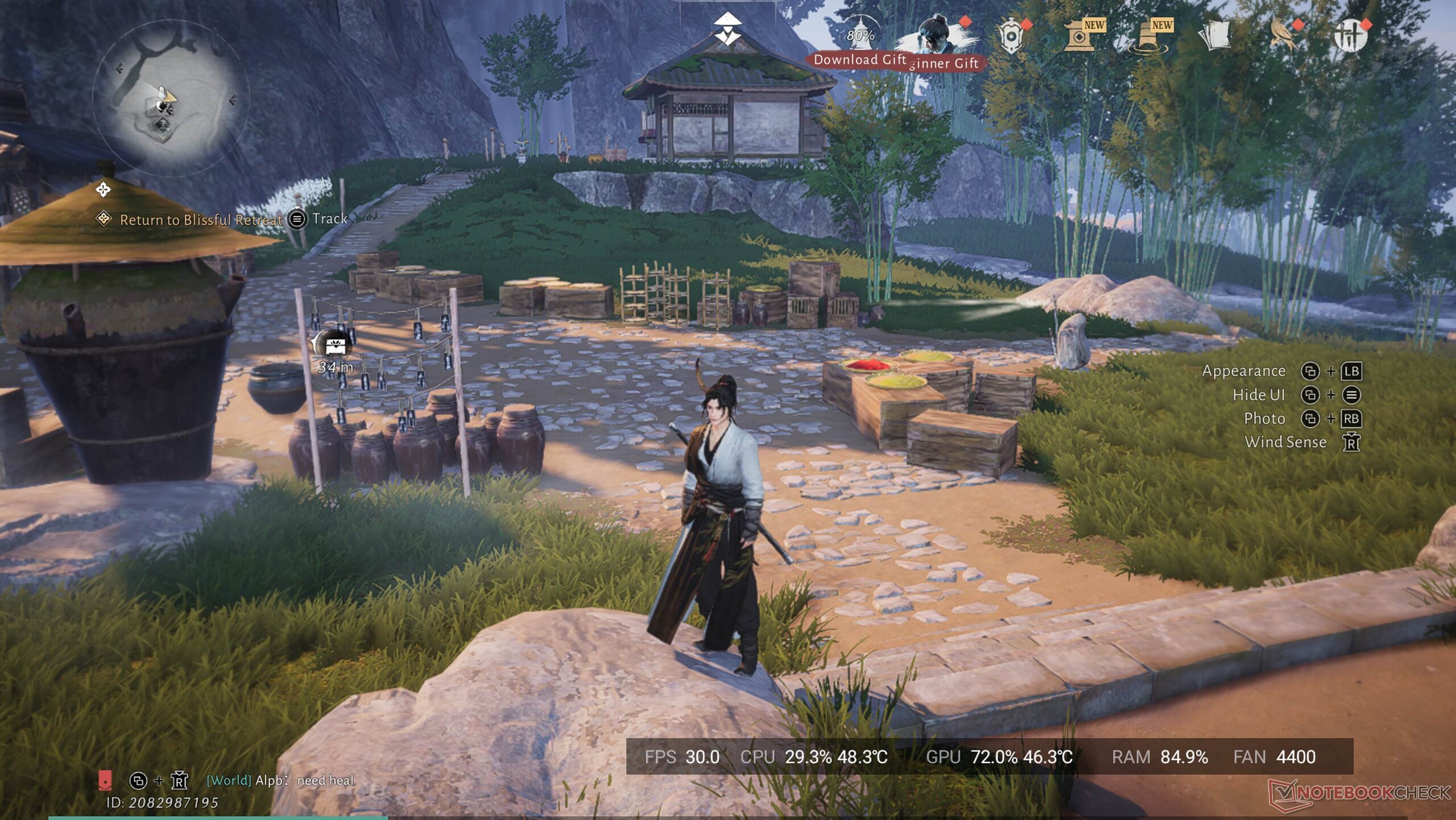This screenshot has width=1456, height=820.
Task: Open the round crossed-weapons menu icon
Action: (x=1351, y=36)
